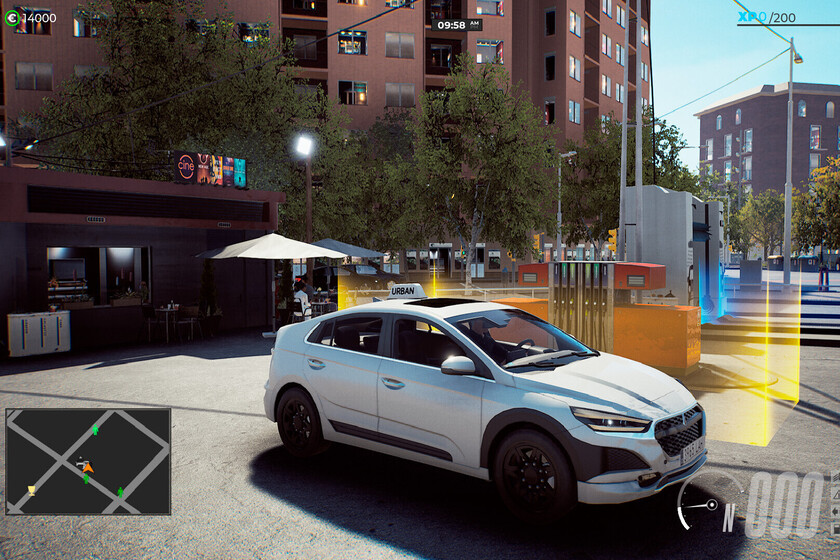Click the orange player arrow on the minimap
The height and width of the screenshot is (560, 840).
click(x=88, y=467)
